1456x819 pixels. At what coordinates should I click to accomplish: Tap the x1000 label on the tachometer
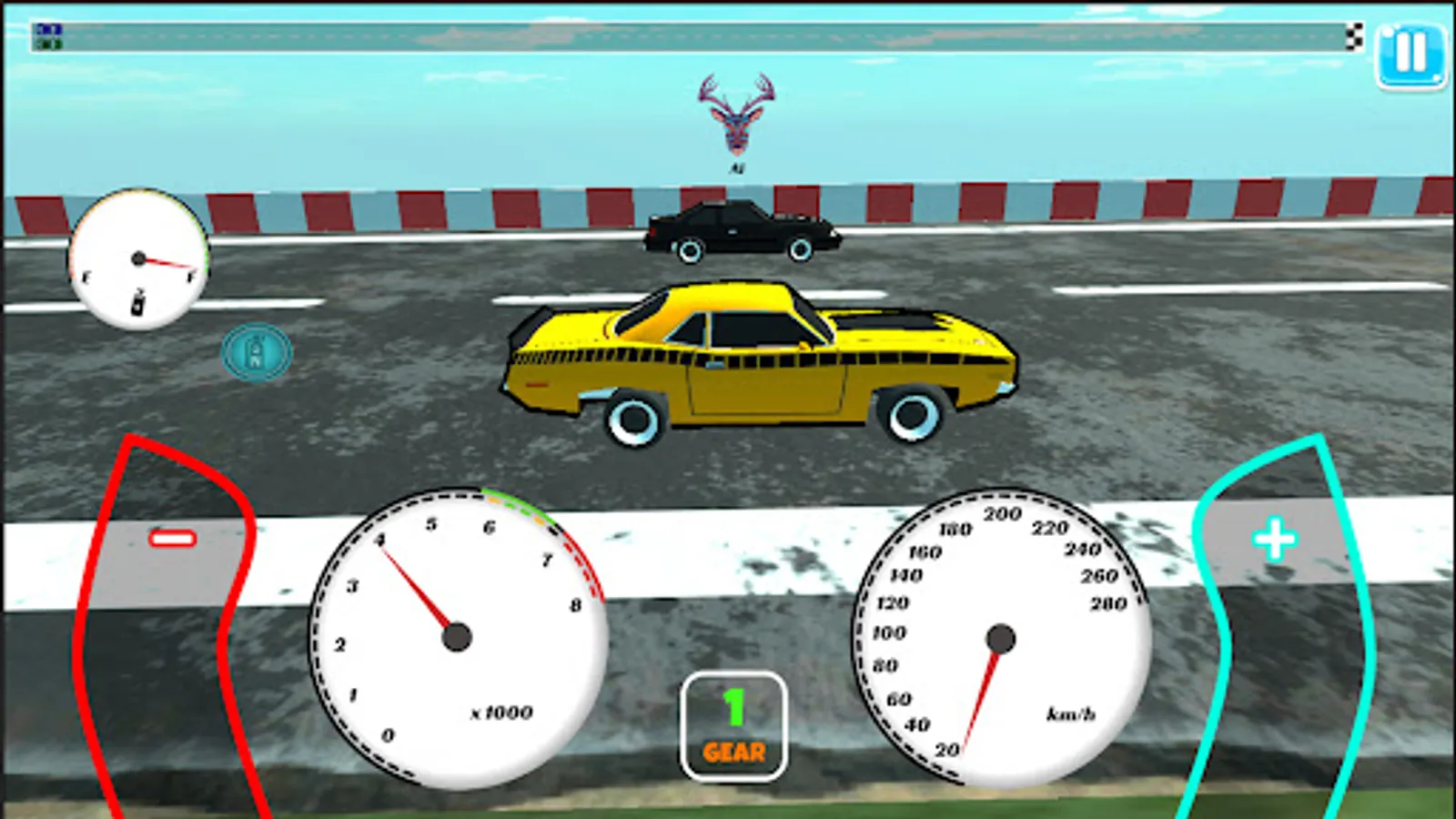pyautogui.click(x=499, y=713)
